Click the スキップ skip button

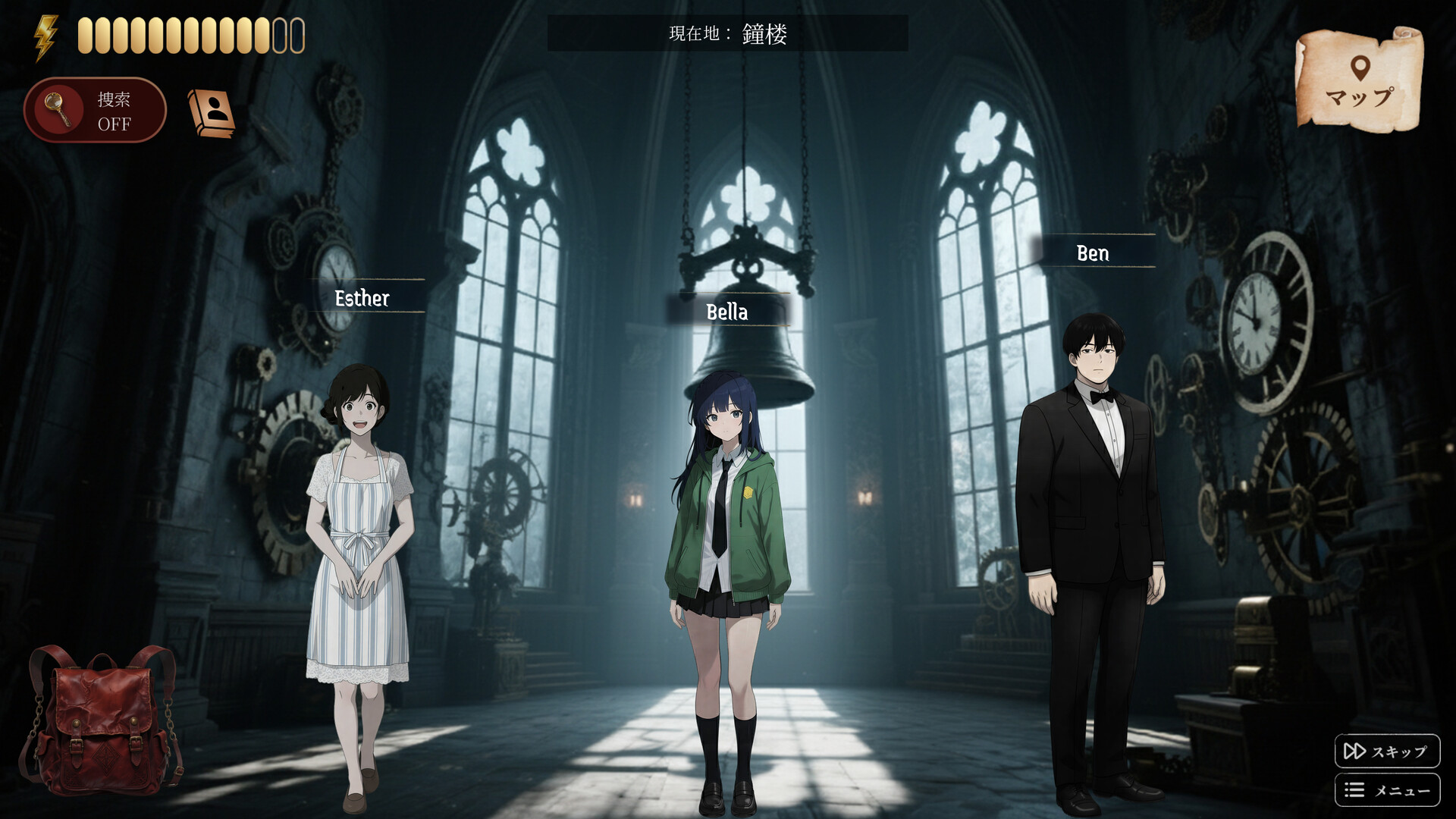[1386, 751]
